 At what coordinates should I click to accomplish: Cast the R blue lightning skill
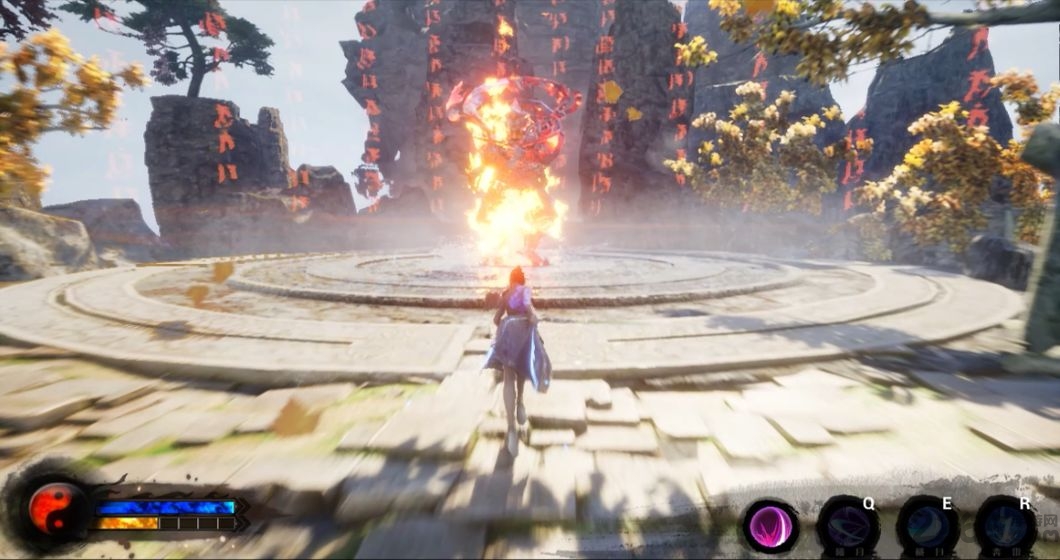click(1005, 525)
